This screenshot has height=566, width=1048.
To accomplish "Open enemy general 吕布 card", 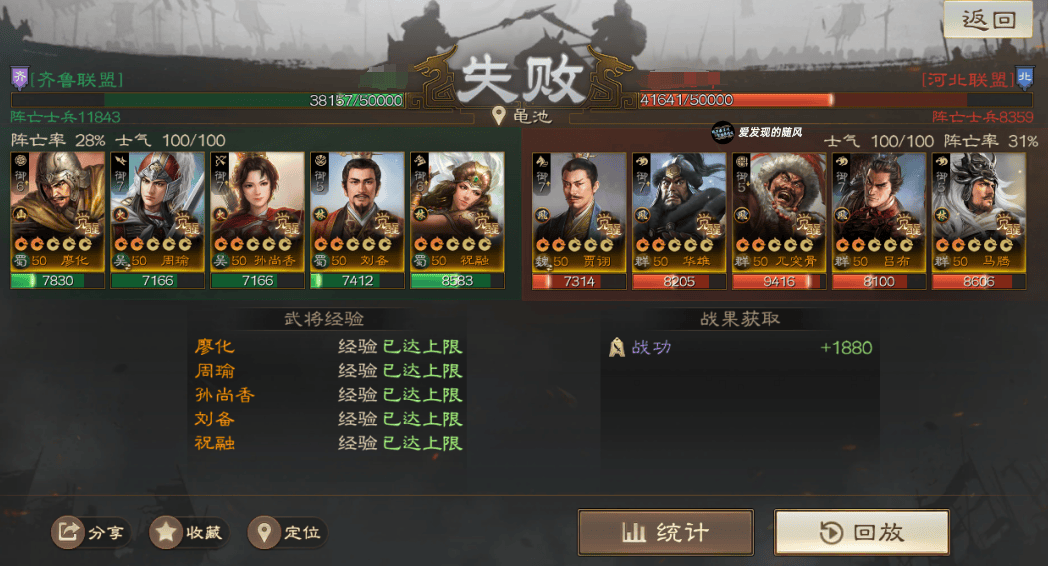I will [x=879, y=213].
